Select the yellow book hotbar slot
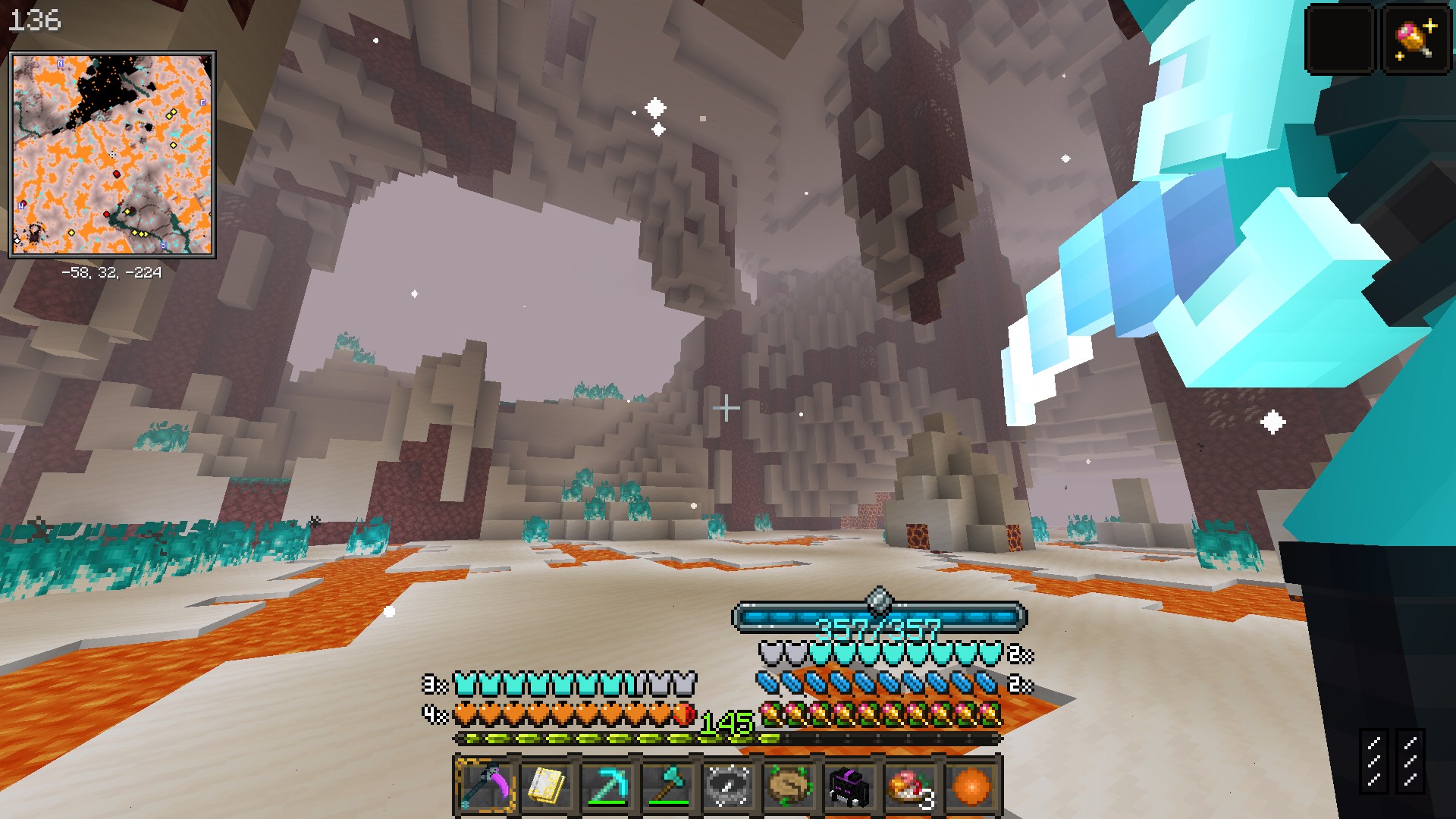1456x819 pixels. [x=547, y=786]
